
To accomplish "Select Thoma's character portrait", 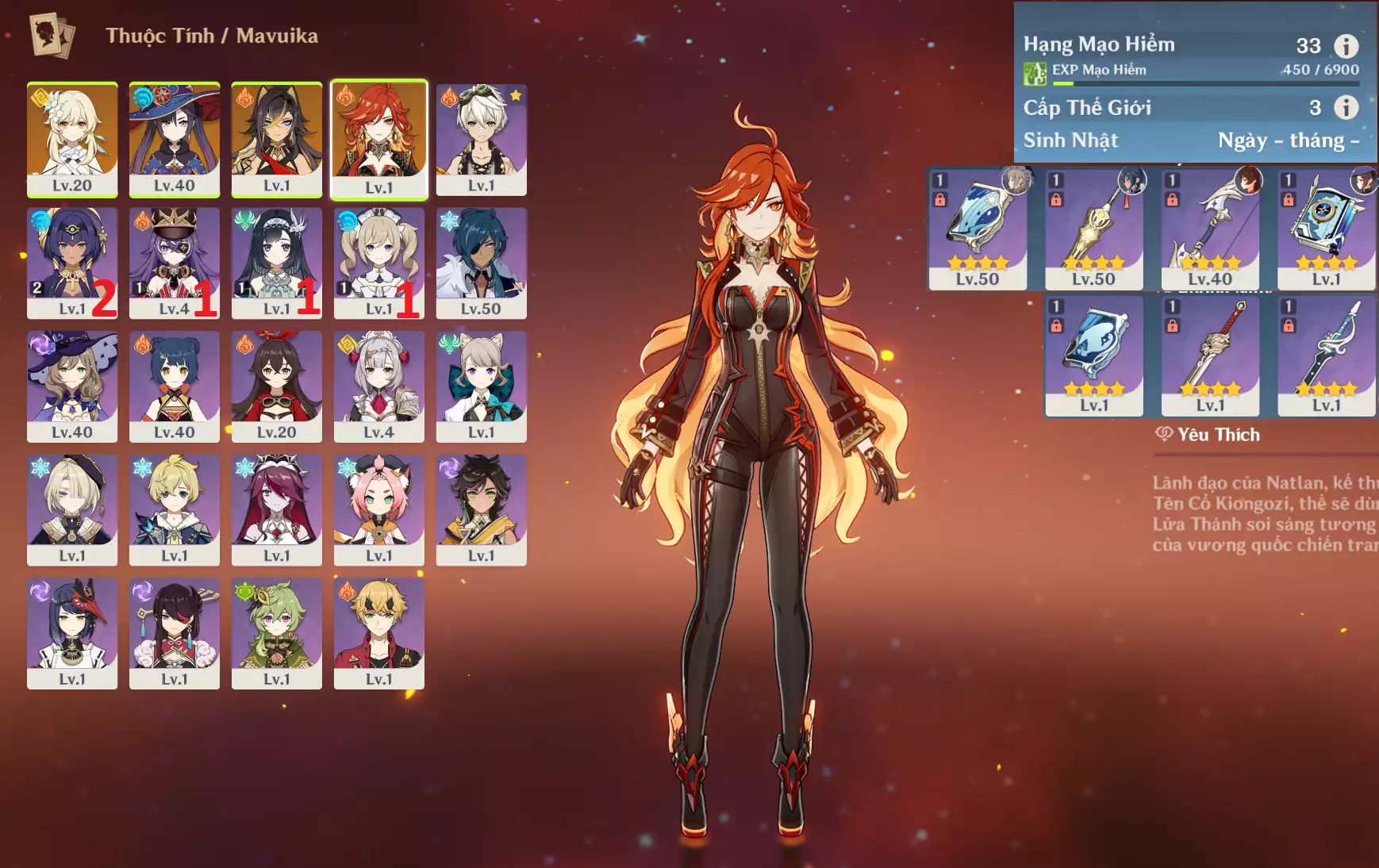I will coord(379,633).
